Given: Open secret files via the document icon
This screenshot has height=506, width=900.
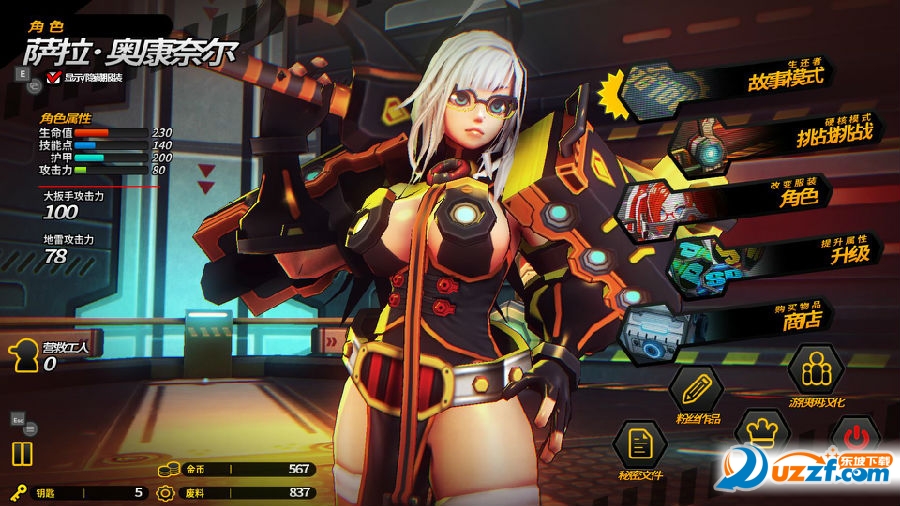Looking at the screenshot, I should click(638, 444).
